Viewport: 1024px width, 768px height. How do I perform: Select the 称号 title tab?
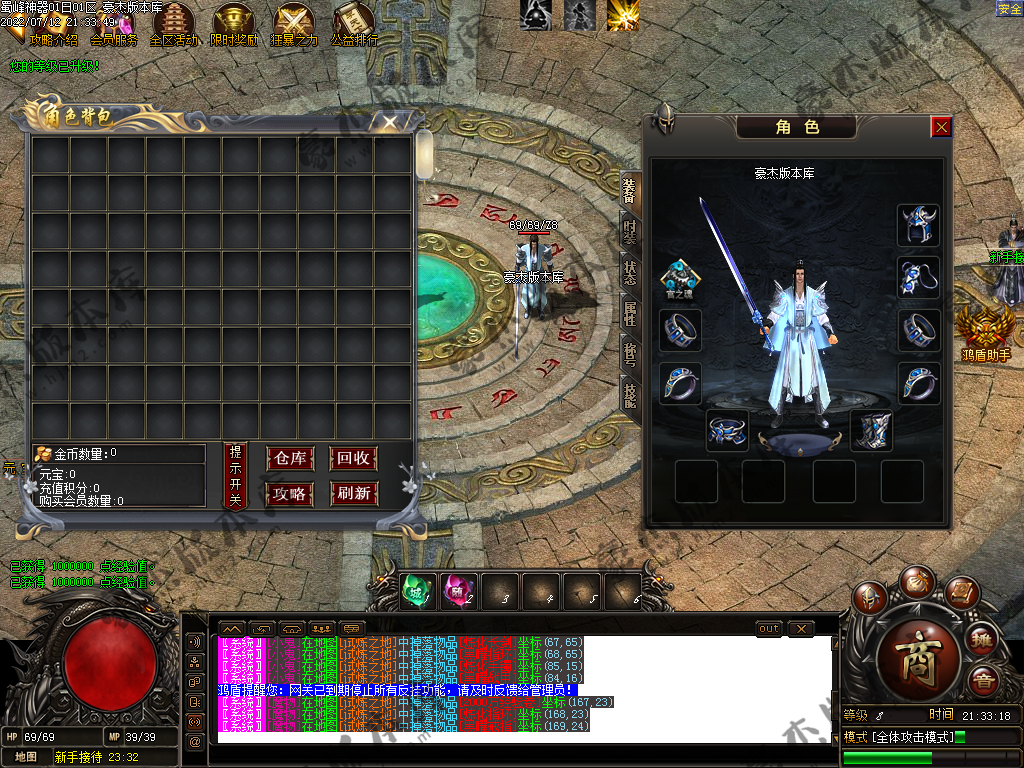click(629, 353)
